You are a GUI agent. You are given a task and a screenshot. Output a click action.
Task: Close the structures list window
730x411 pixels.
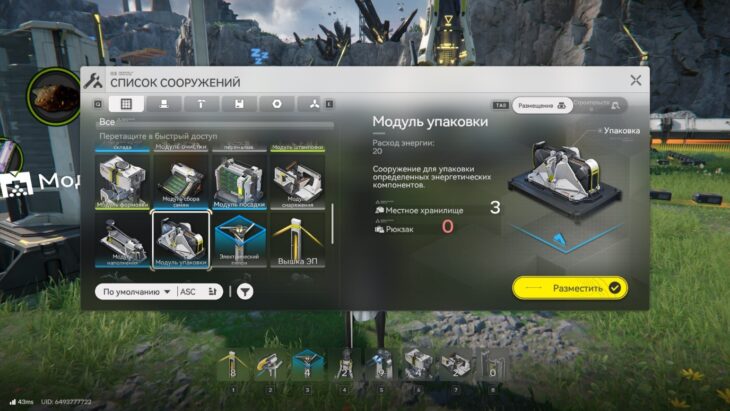point(636,80)
